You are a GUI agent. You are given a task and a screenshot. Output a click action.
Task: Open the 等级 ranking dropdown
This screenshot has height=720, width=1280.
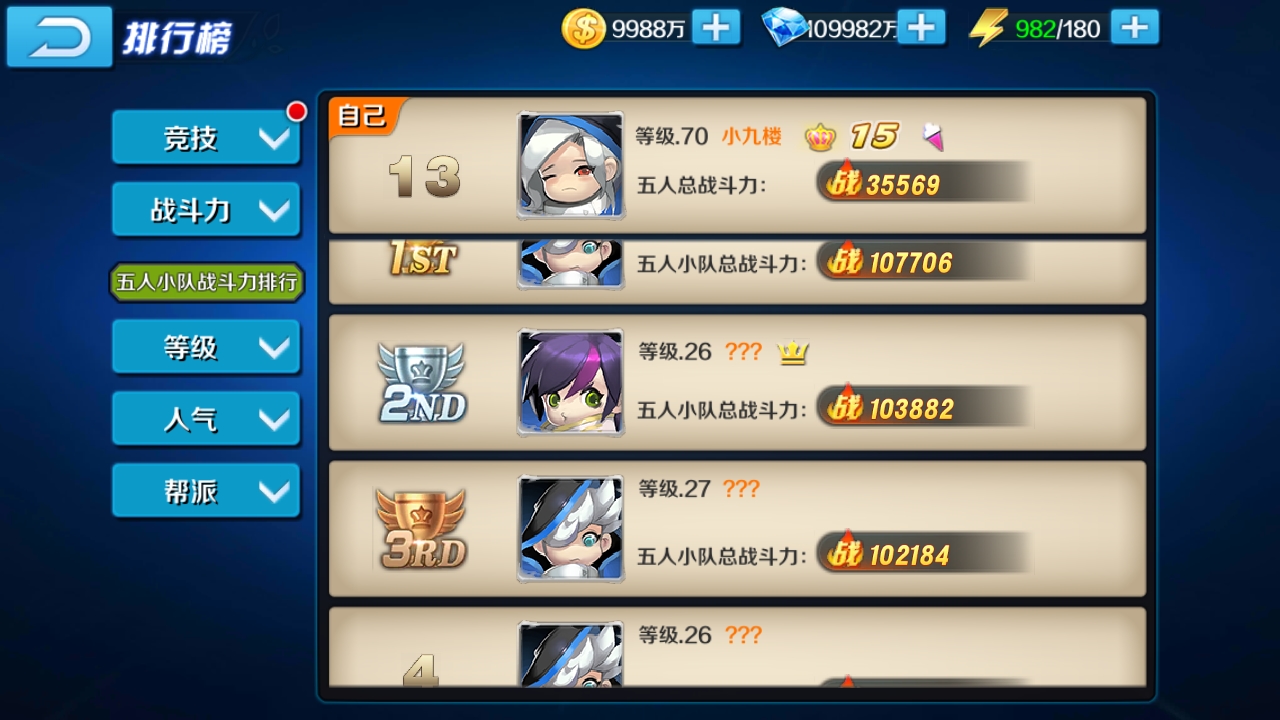[x=206, y=347]
